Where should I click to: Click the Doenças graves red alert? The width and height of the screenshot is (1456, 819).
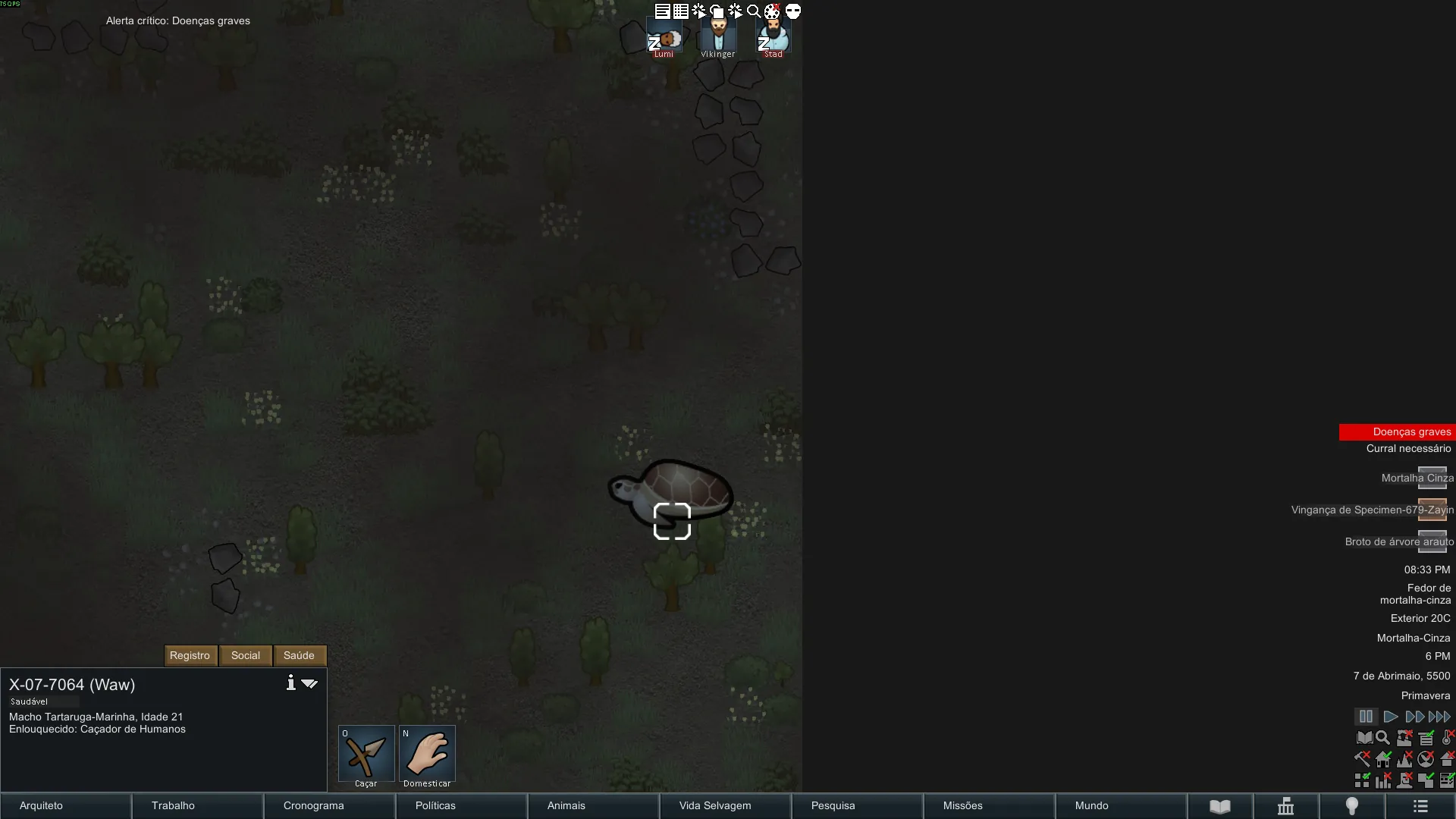point(1397,431)
